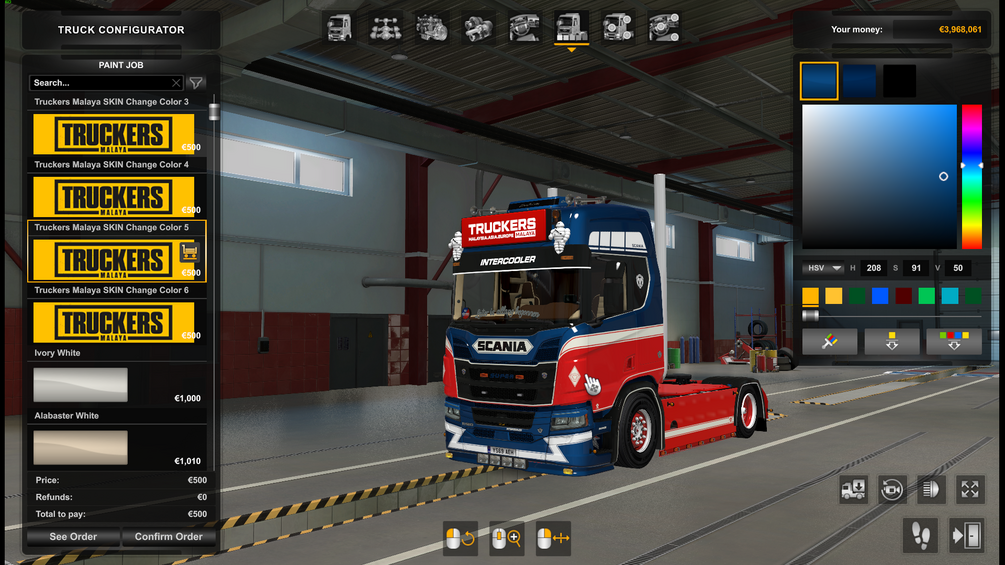Toggle the truck headlights icon
Screen dimensions: 1005x565
(930, 489)
